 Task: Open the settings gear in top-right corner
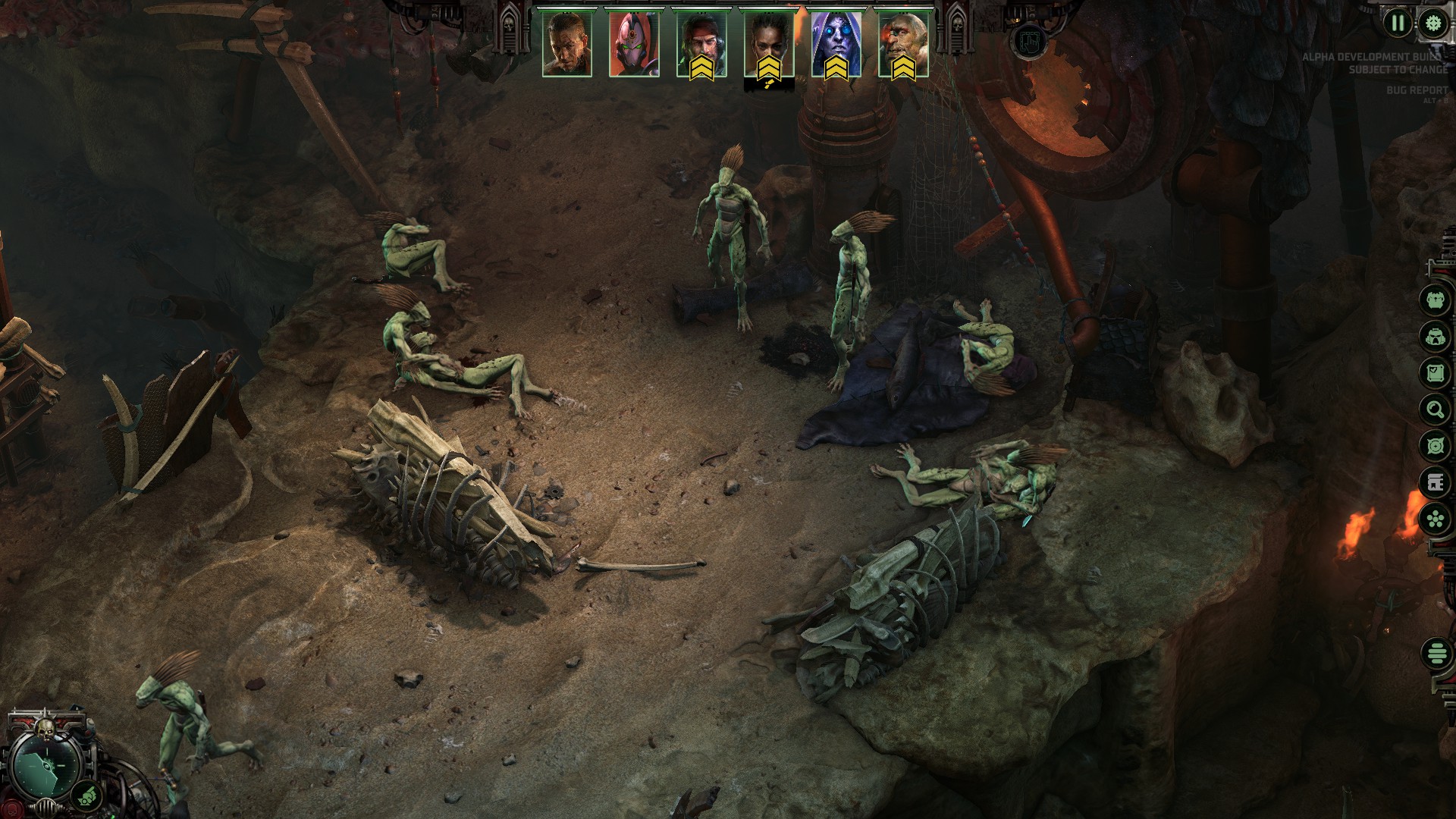coord(1433,24)
